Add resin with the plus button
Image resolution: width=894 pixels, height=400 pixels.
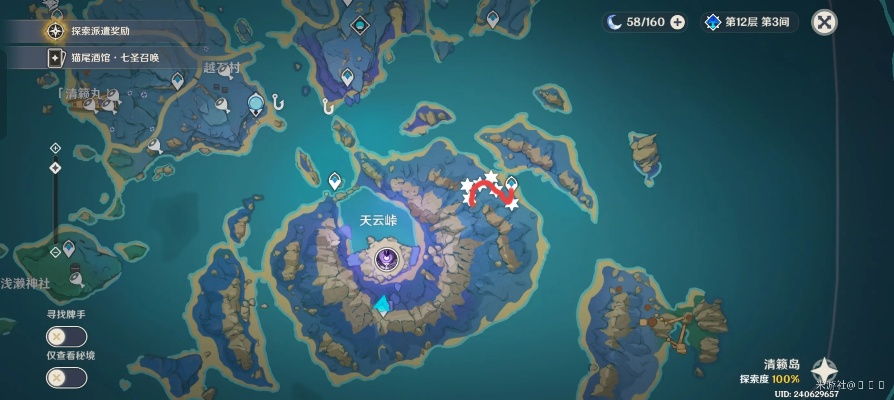pyautogui.click(x=677, y=22)
